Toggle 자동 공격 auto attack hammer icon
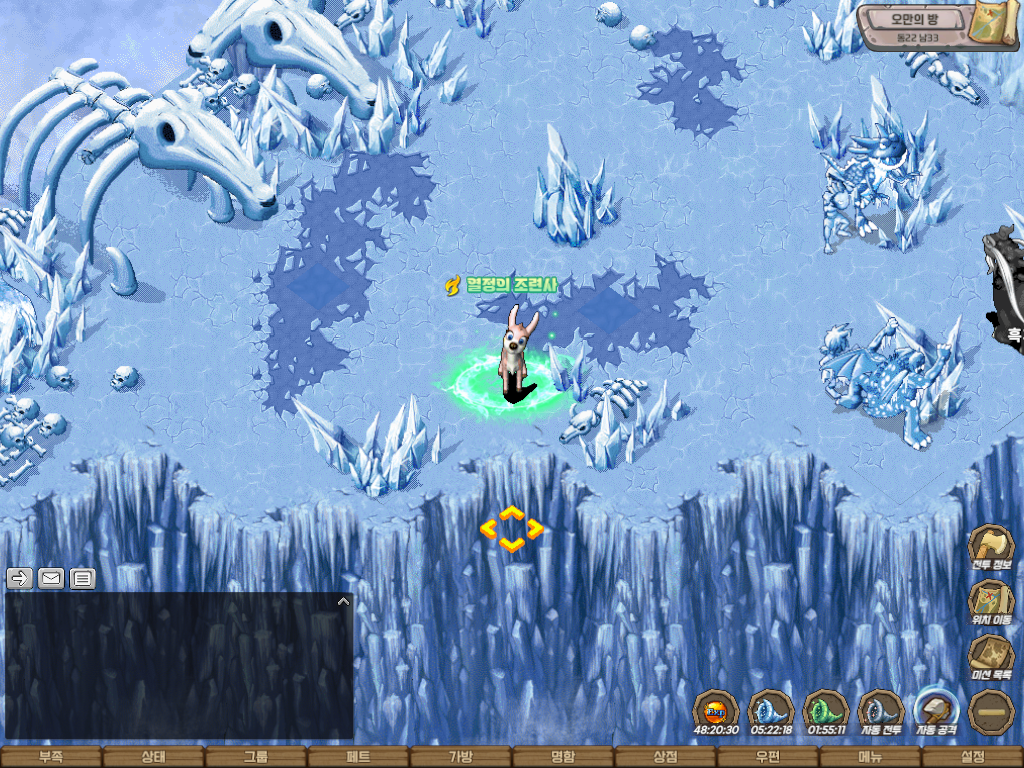 click(937, 710)
